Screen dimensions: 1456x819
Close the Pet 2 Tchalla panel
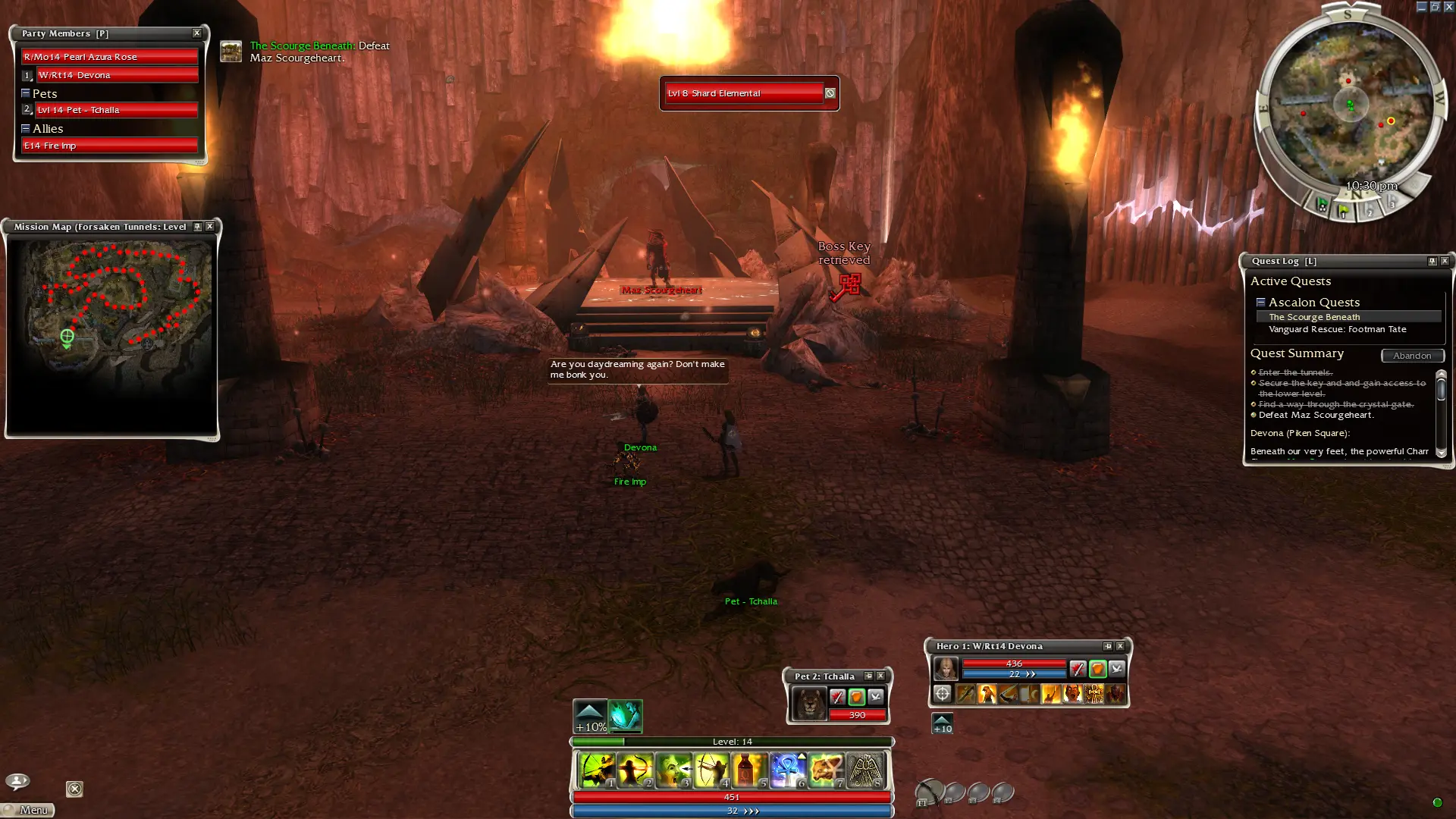[880, 676]
